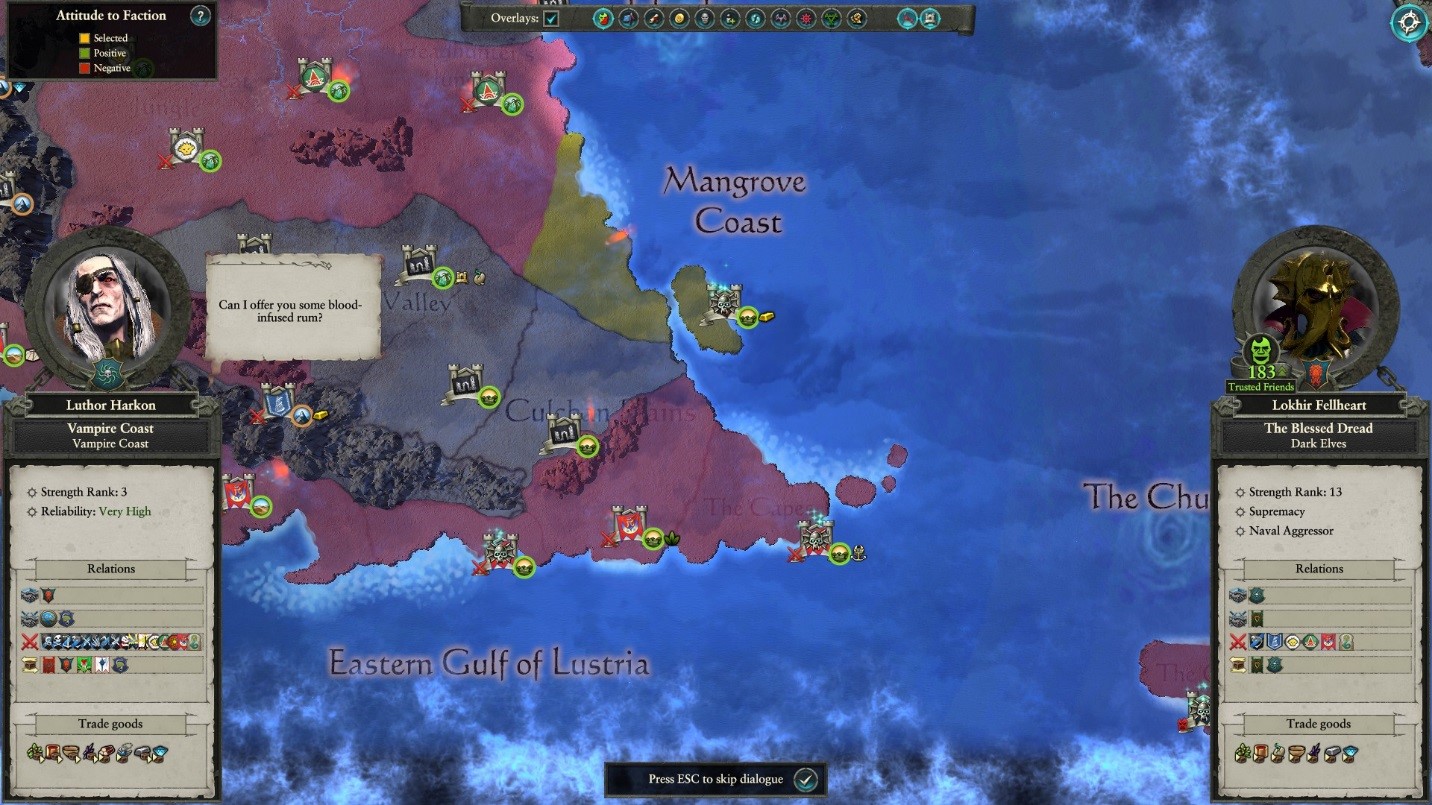Click Luthor Harkon's portrait

point(109,304)
